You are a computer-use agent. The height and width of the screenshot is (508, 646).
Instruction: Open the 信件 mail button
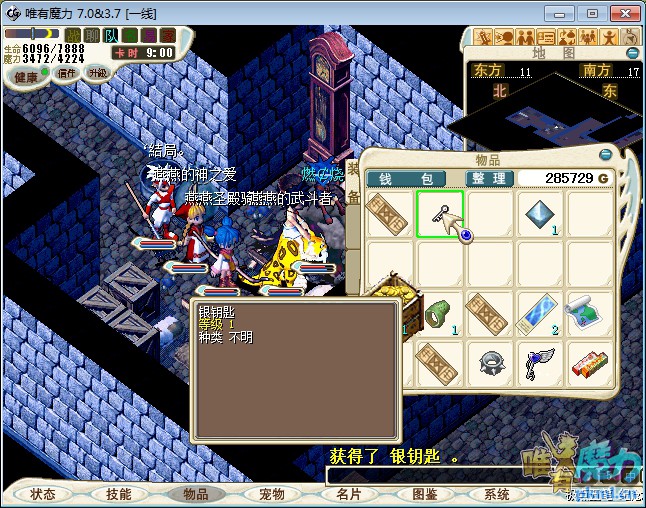67,73
